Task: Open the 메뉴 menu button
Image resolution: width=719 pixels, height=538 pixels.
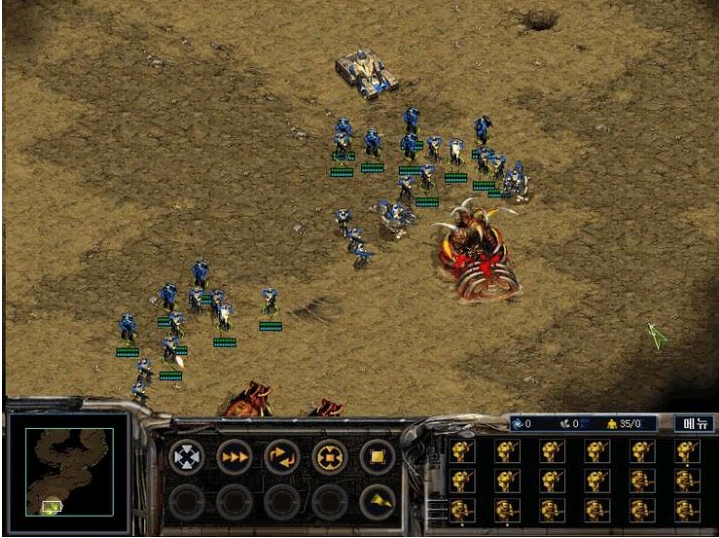Action: click(693, 424)
